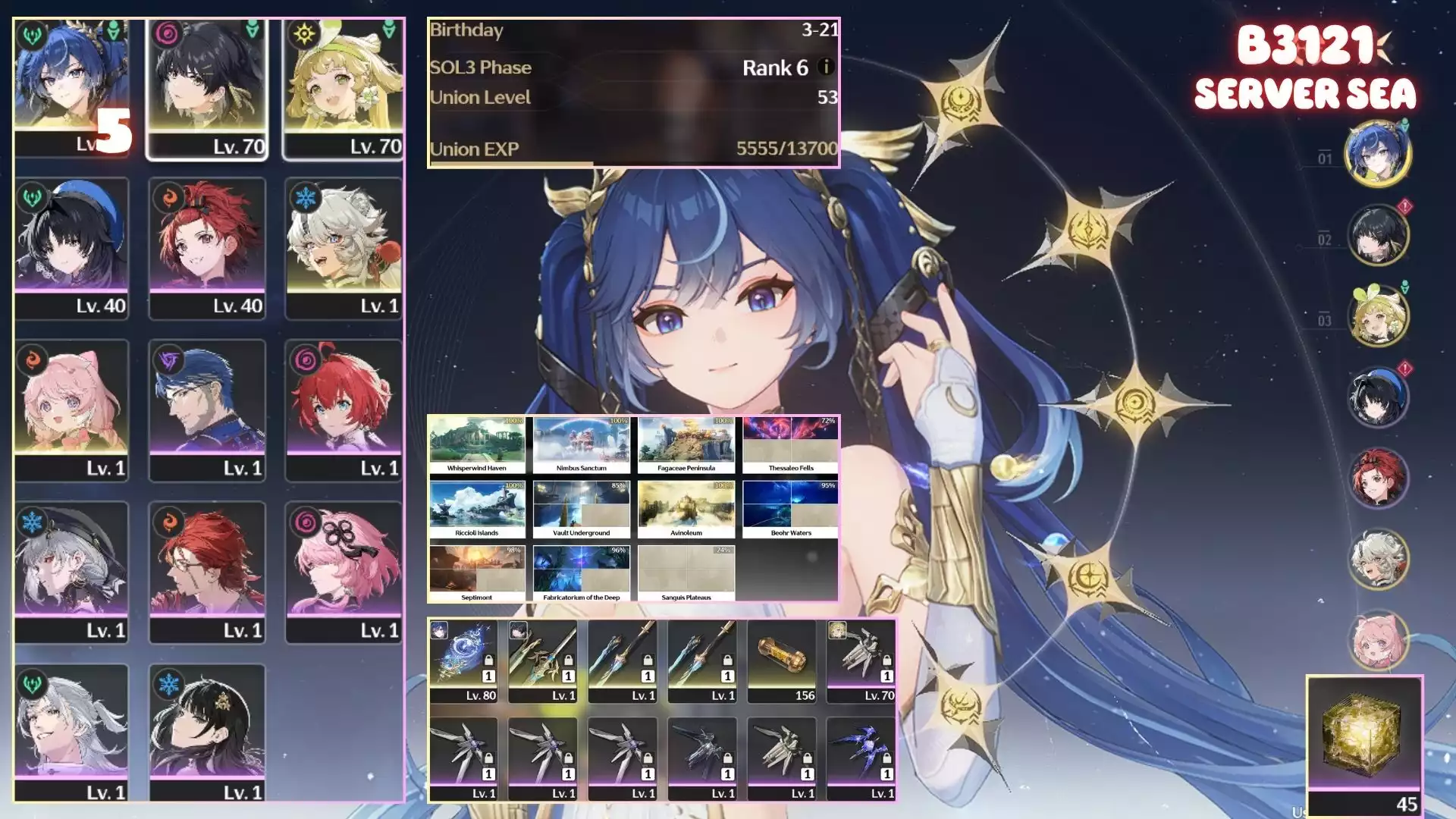Select the Lv. 70 gauntlets weapon slot

click(861, 661)
